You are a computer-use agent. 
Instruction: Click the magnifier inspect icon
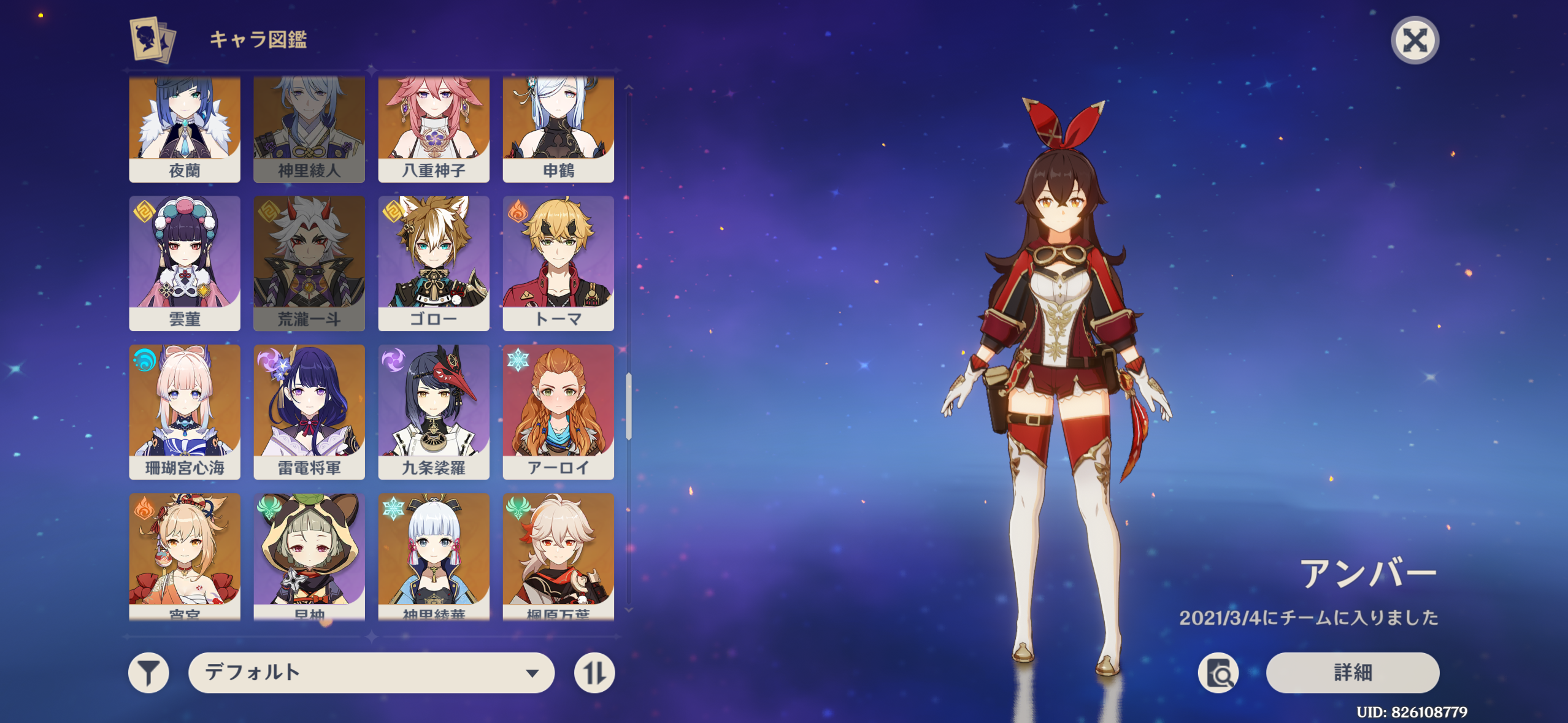(x=1218, y=673)
